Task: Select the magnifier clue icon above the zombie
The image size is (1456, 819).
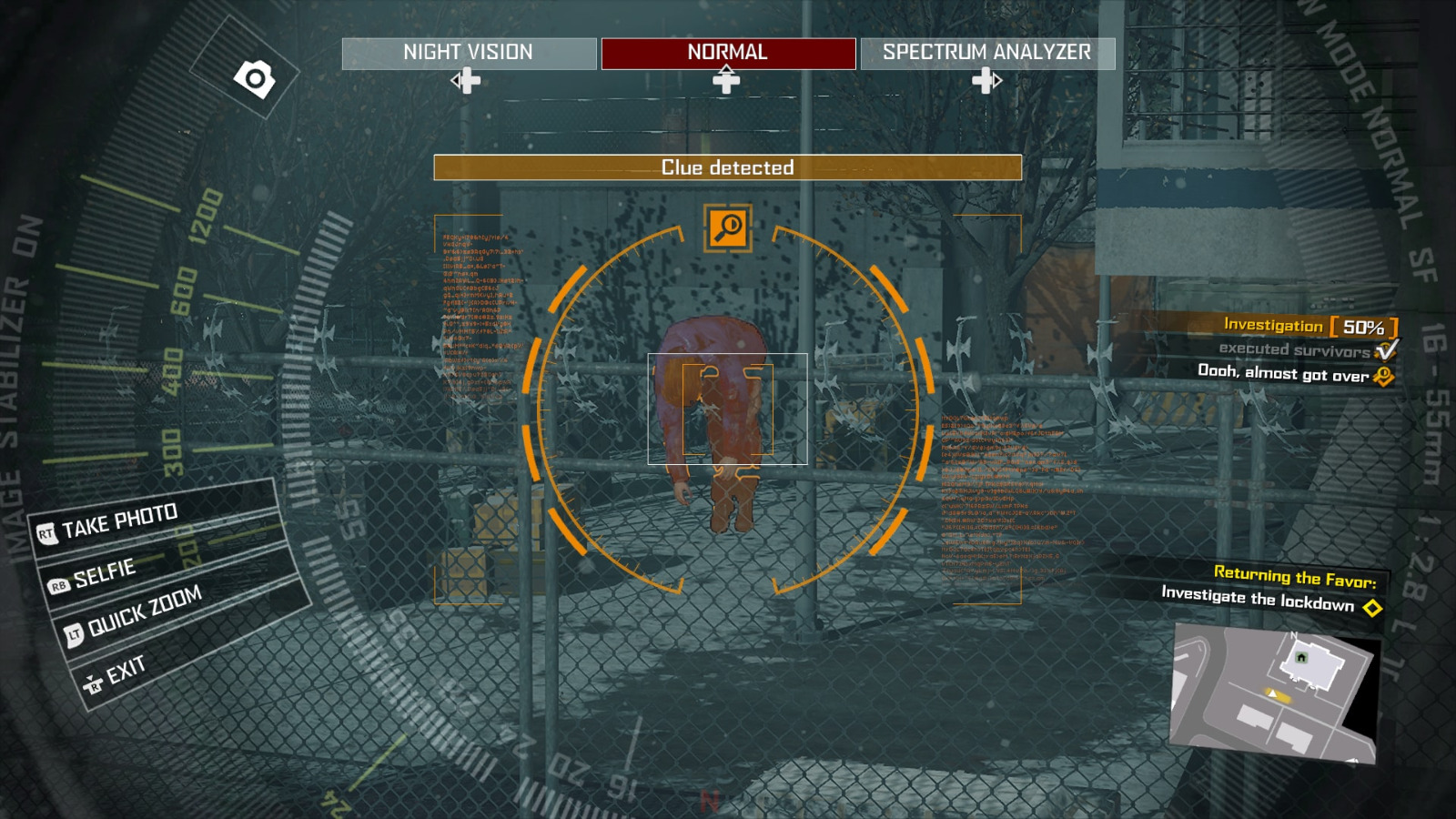Action: [727, 229]
